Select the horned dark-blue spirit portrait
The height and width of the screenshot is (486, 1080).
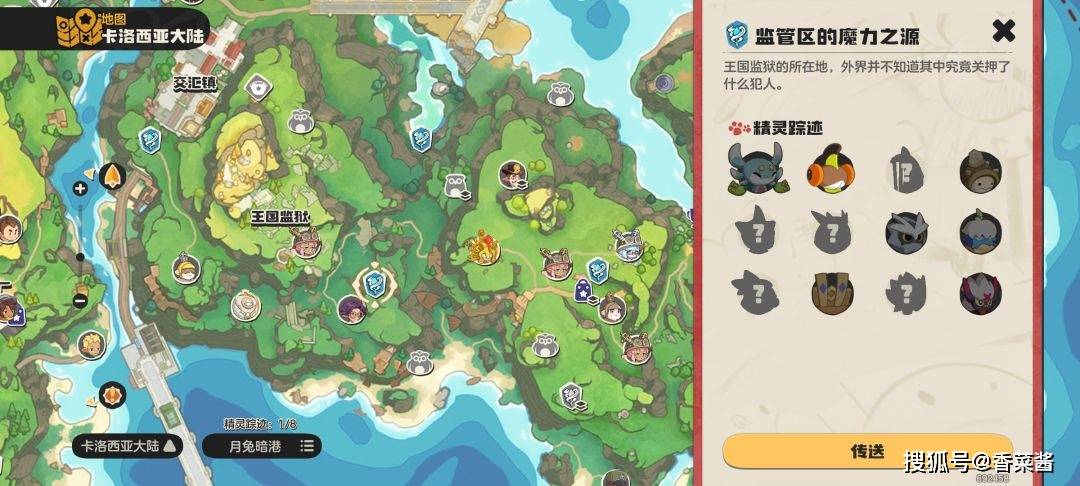(x=757, y=169)
